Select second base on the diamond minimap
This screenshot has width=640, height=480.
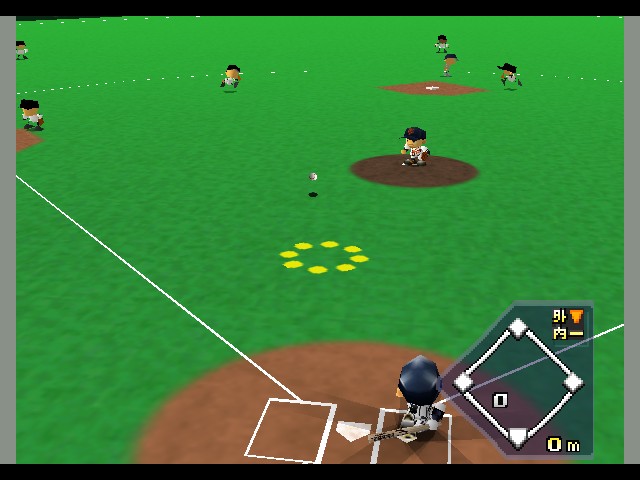518,327
